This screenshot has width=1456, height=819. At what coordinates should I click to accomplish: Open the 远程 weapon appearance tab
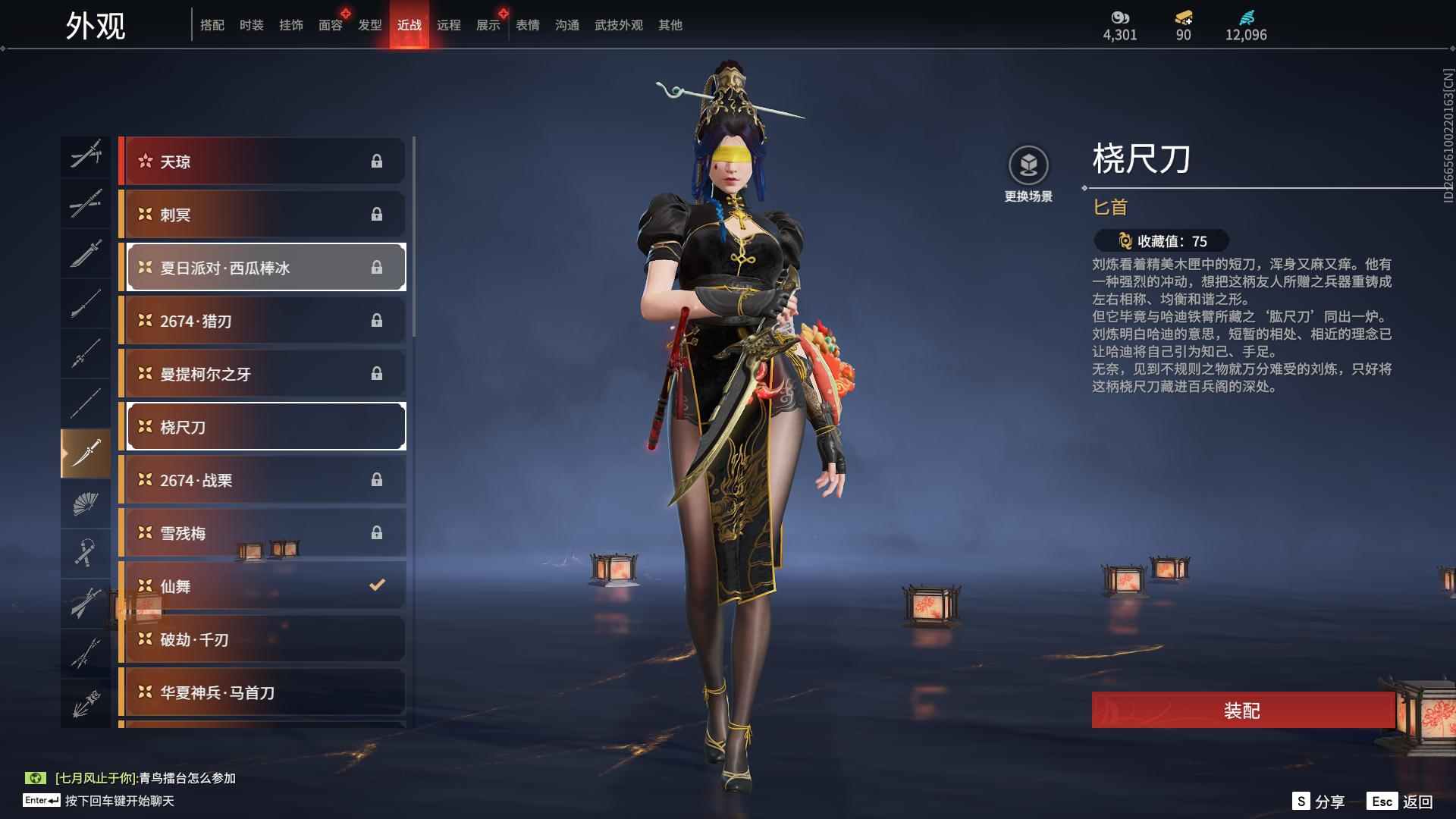[x=450, y=24]
